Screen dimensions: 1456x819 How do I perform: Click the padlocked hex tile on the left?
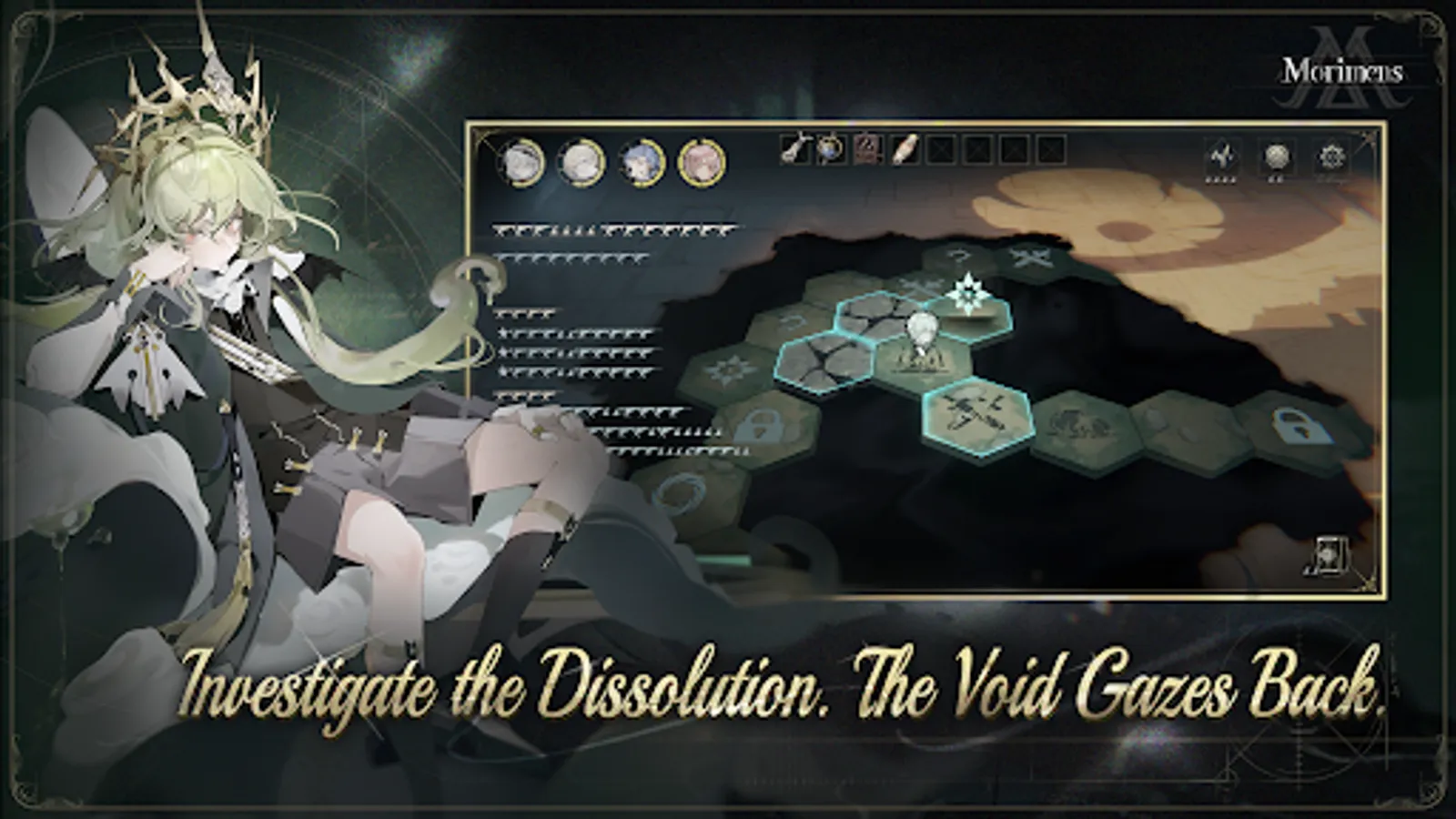coord(759,424)
